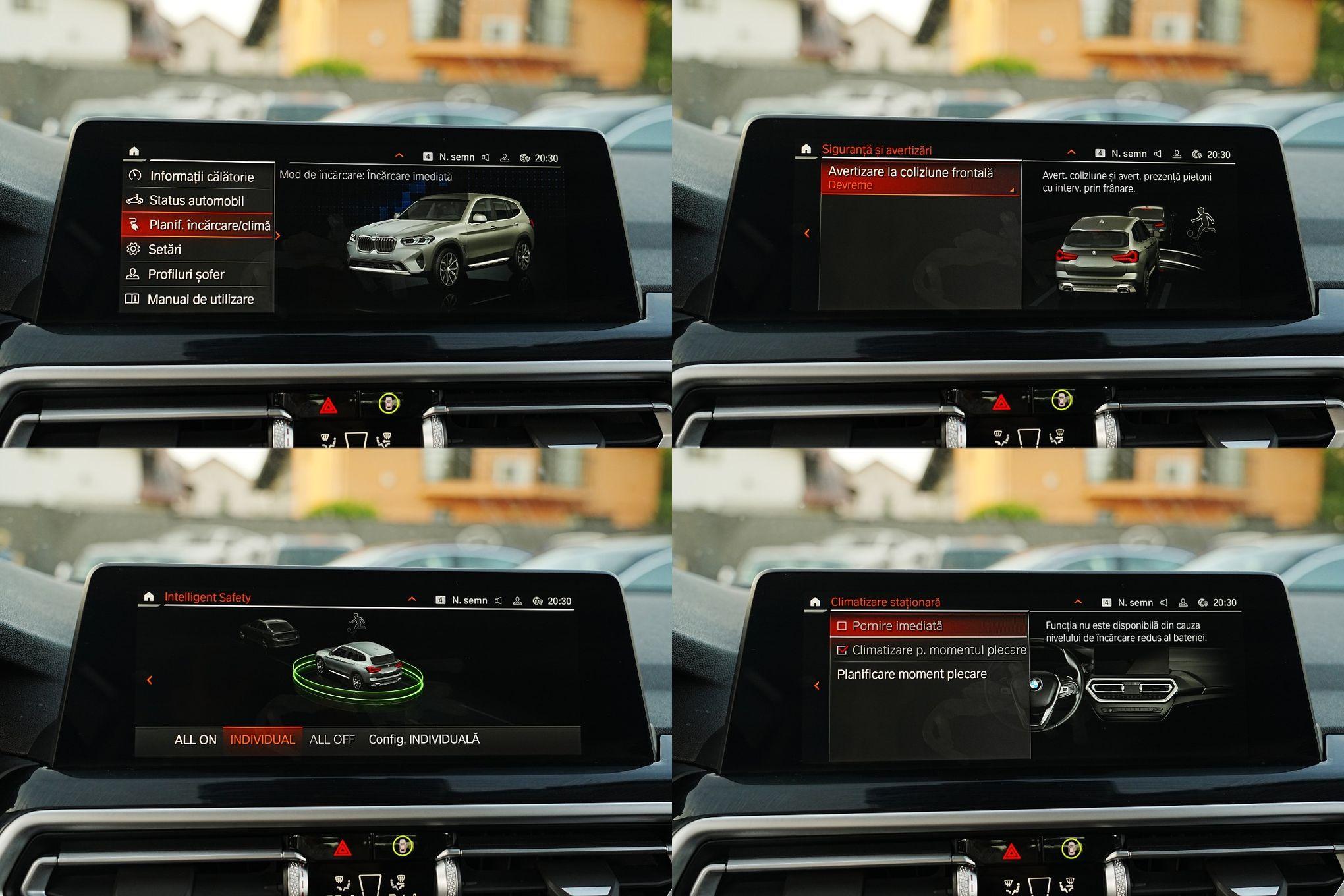Open Manual de utilizare
This screenshot has height=896, width=1344.
tap(200, 300)
